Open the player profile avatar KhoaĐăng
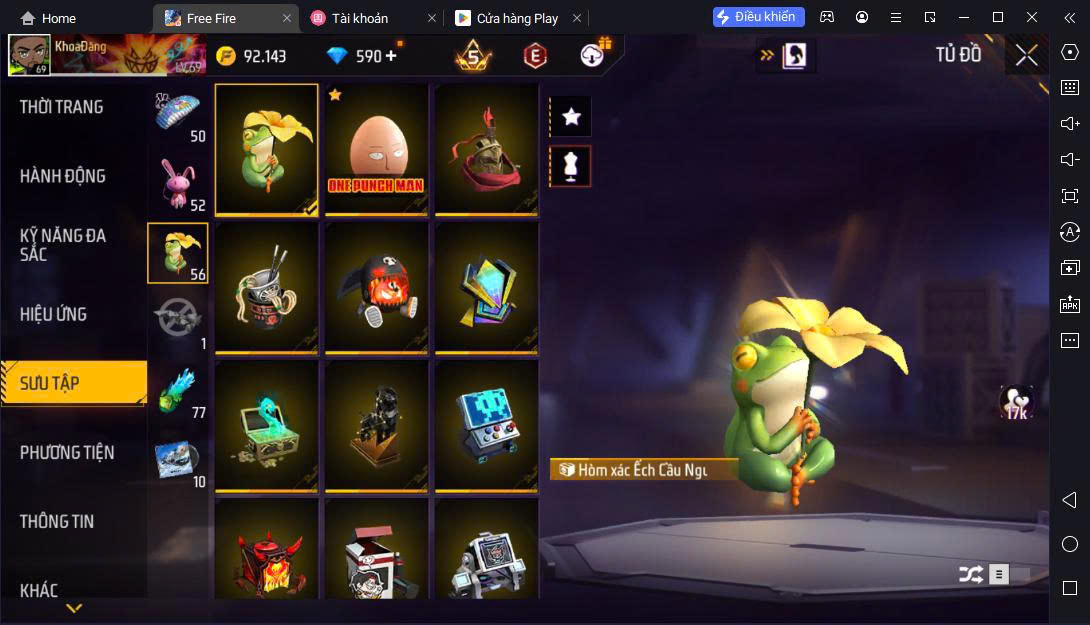This screenshot has width=1090, height=625. point(29,55)
